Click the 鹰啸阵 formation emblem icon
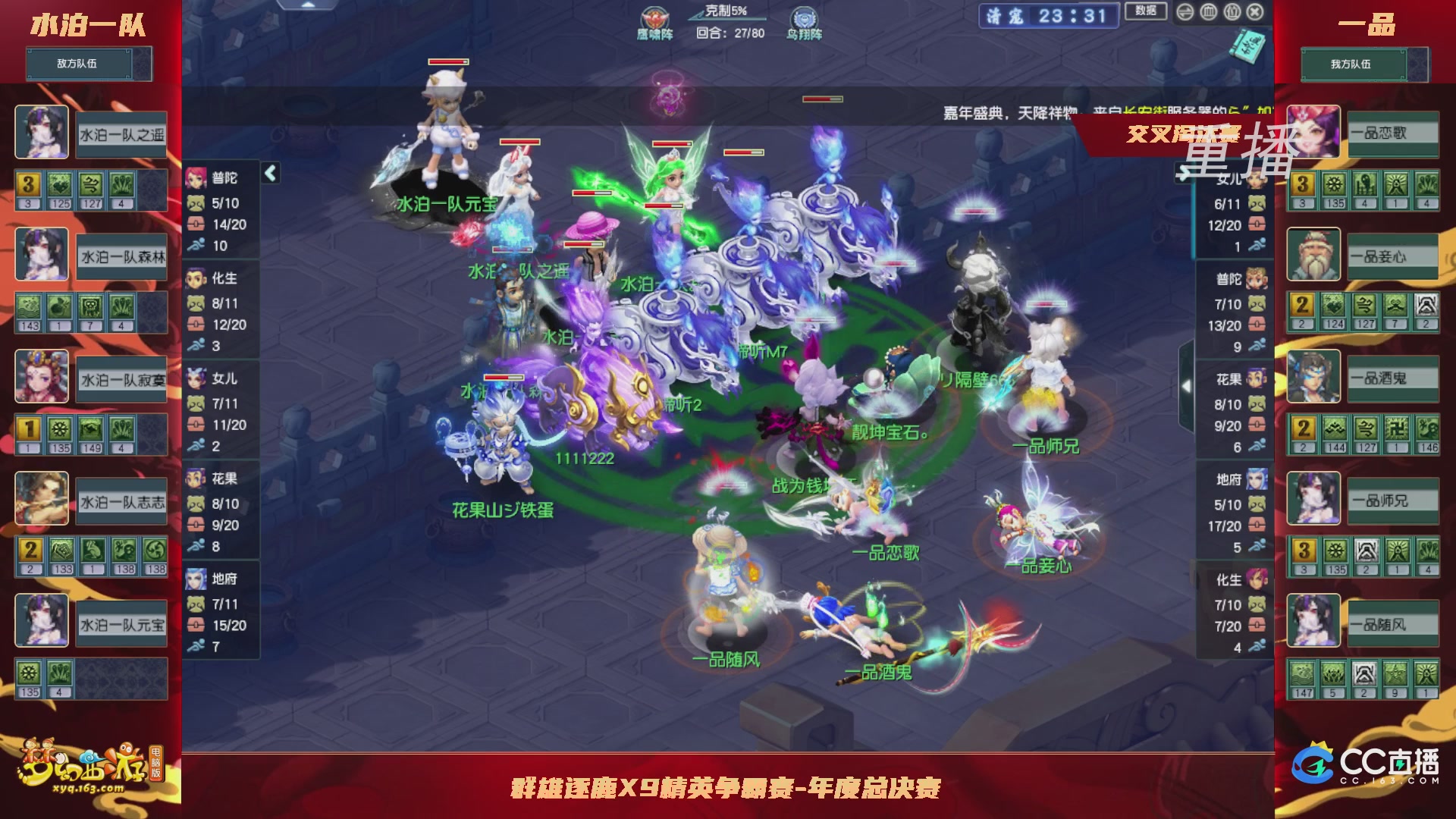The height and width of the screenshot is (819, 1456). click(654, 17)
